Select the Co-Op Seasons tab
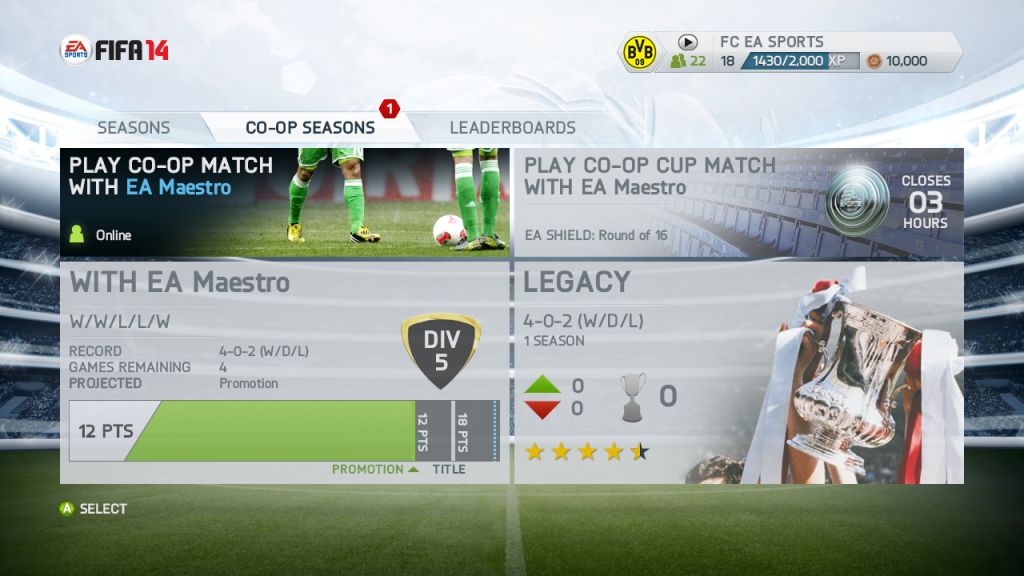 tap(310, 128)
